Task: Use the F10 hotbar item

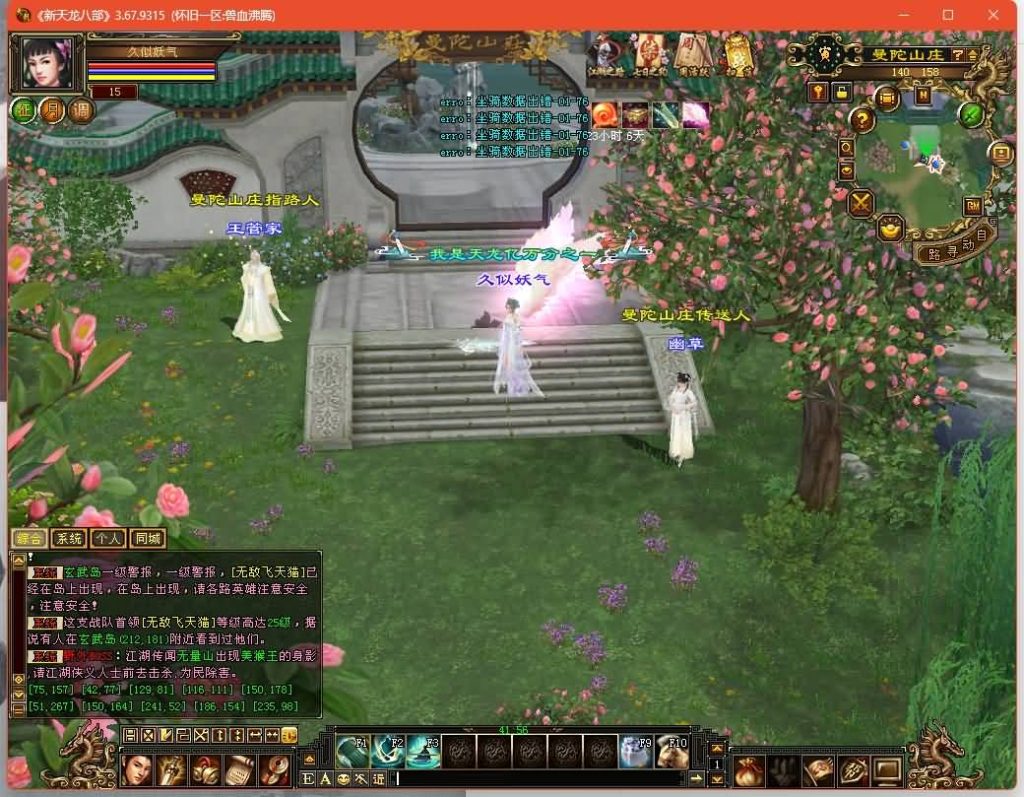Action: (672, 751)
